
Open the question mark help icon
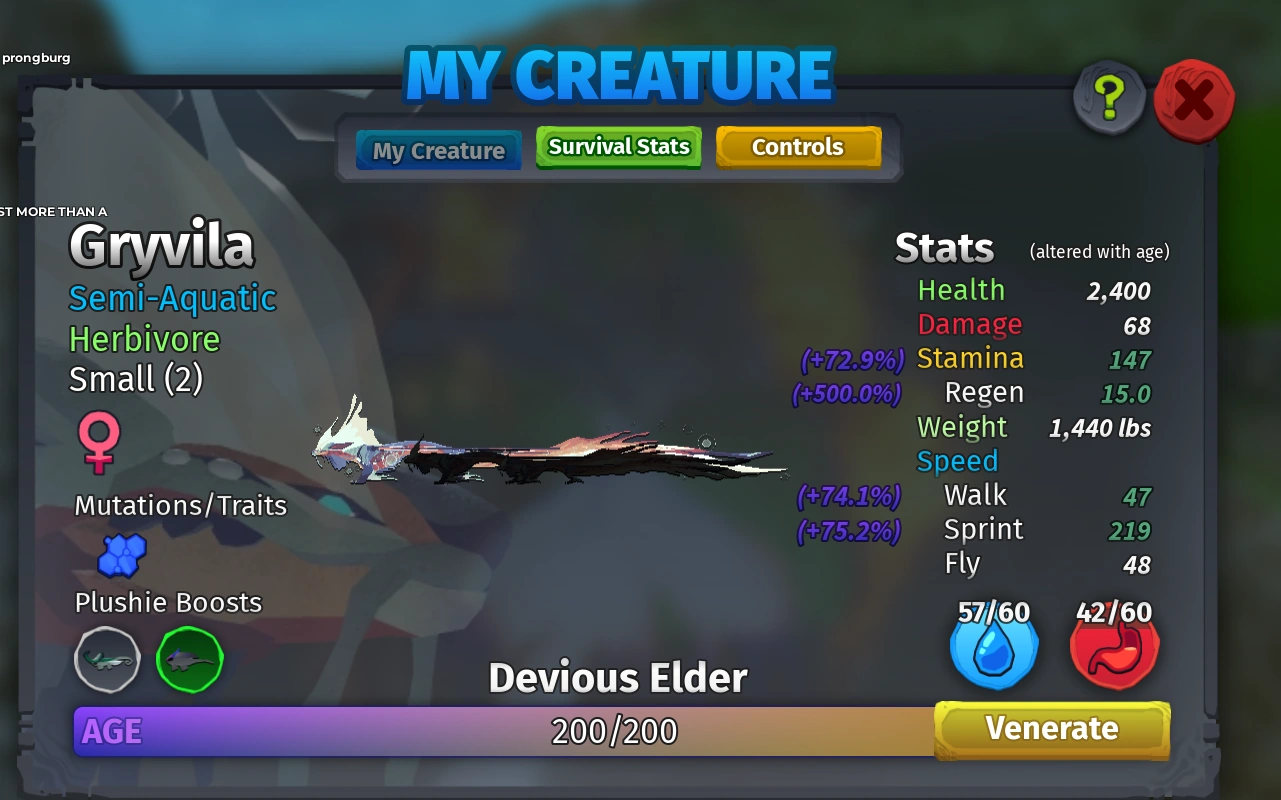click(x=1110, y=98)
